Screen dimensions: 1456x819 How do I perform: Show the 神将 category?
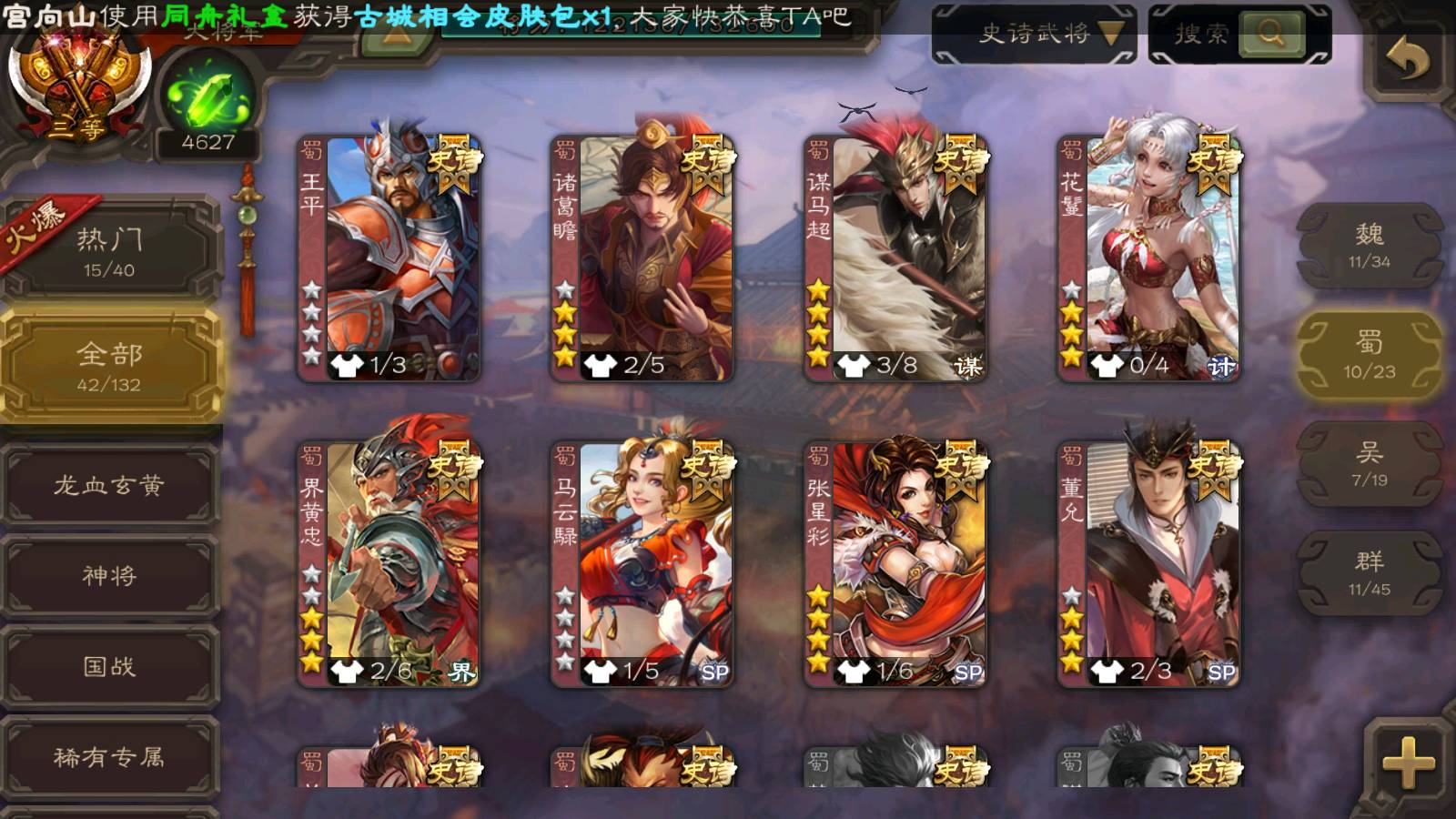click(x=109, y=575)
